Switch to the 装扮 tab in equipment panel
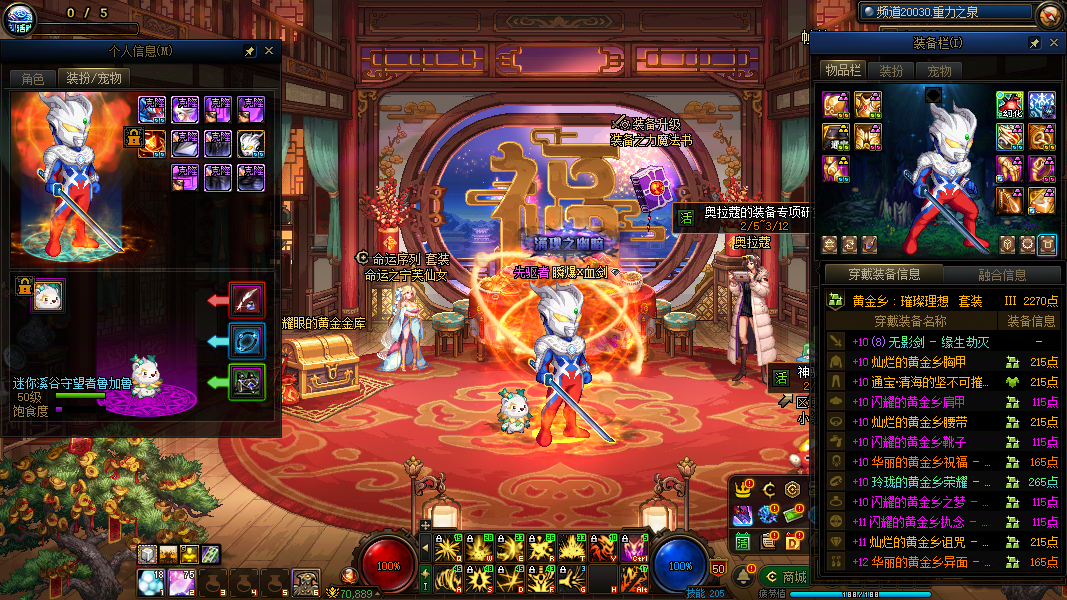 click(x=891, y=71)
